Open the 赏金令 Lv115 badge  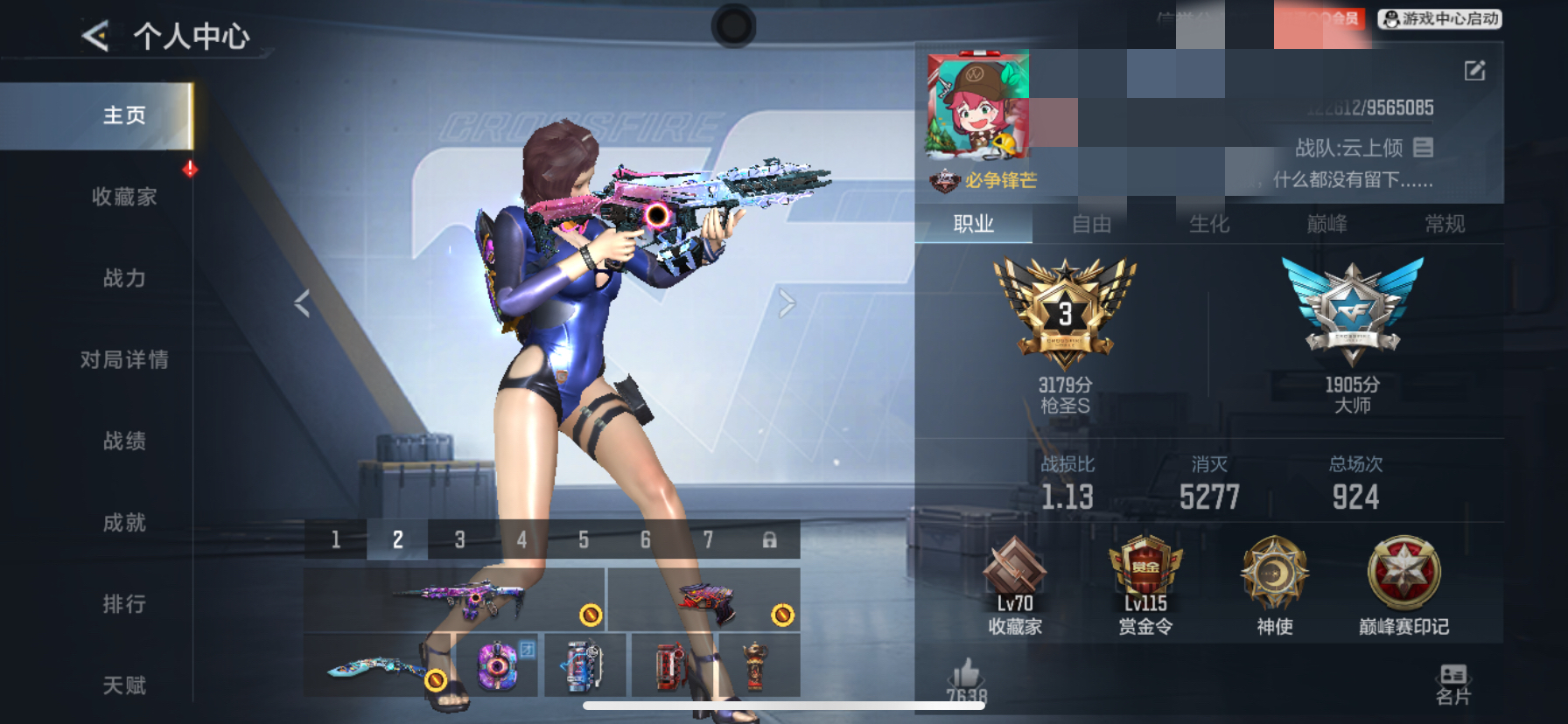[1145, 586]
